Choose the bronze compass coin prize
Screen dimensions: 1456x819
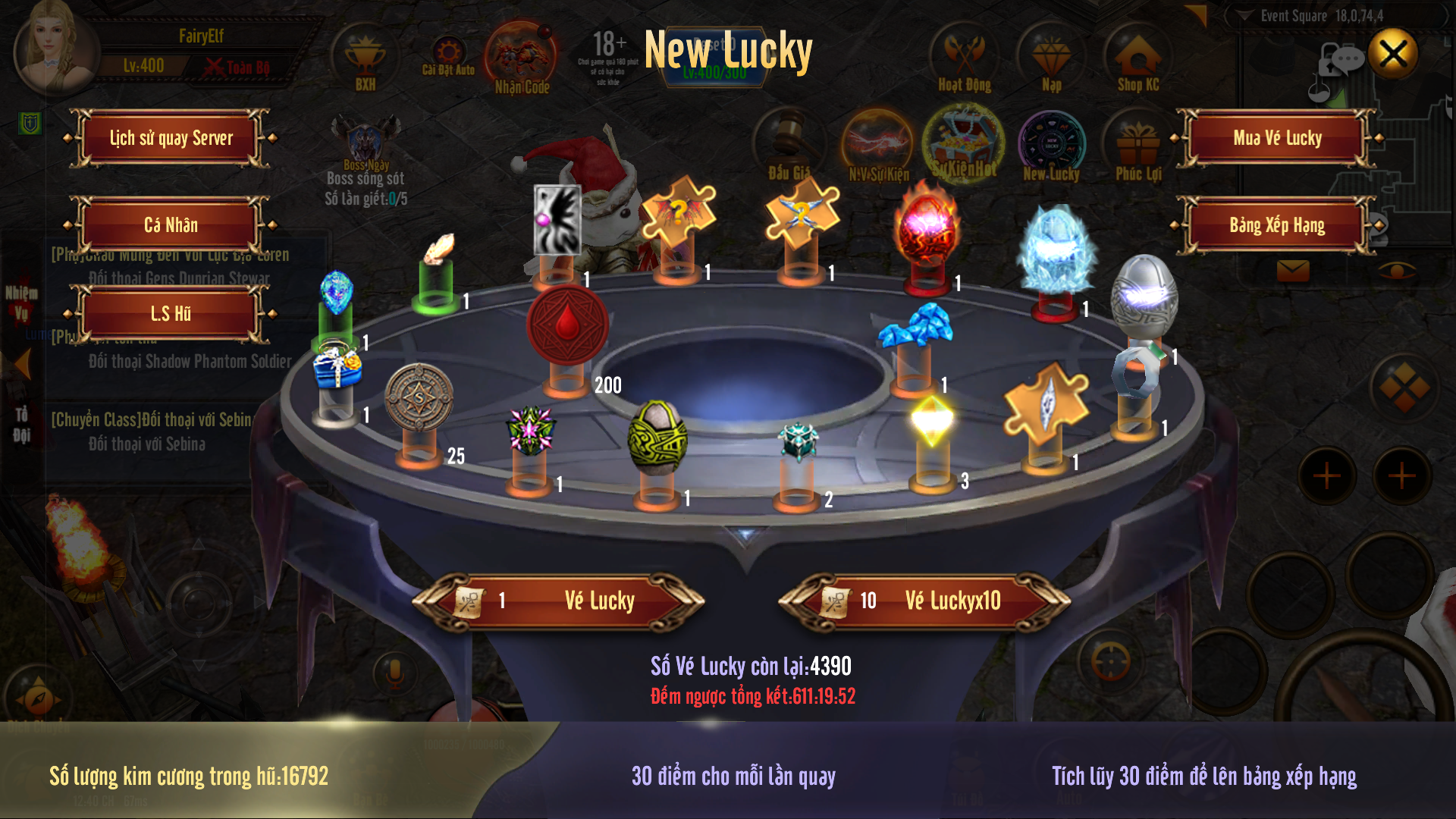[x=419, y=397]
